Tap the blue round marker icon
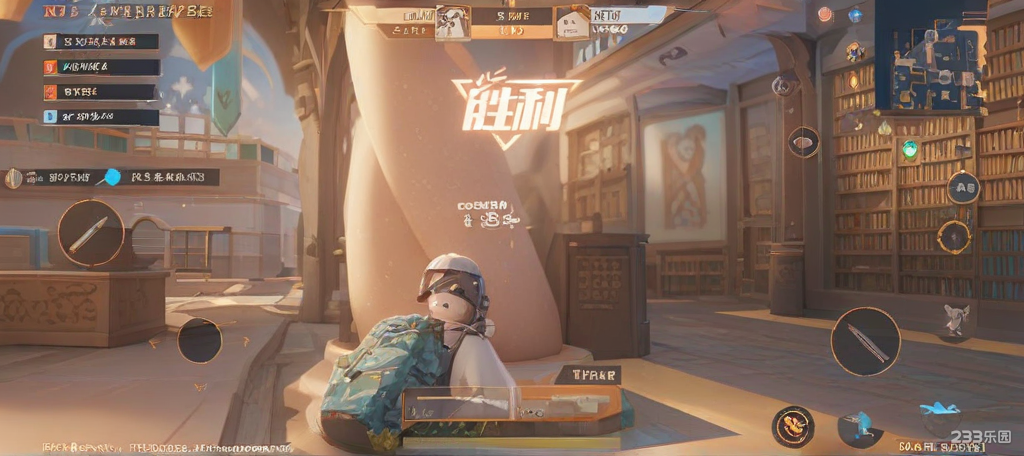This screenshot has width=1024, height=456. 112,178
